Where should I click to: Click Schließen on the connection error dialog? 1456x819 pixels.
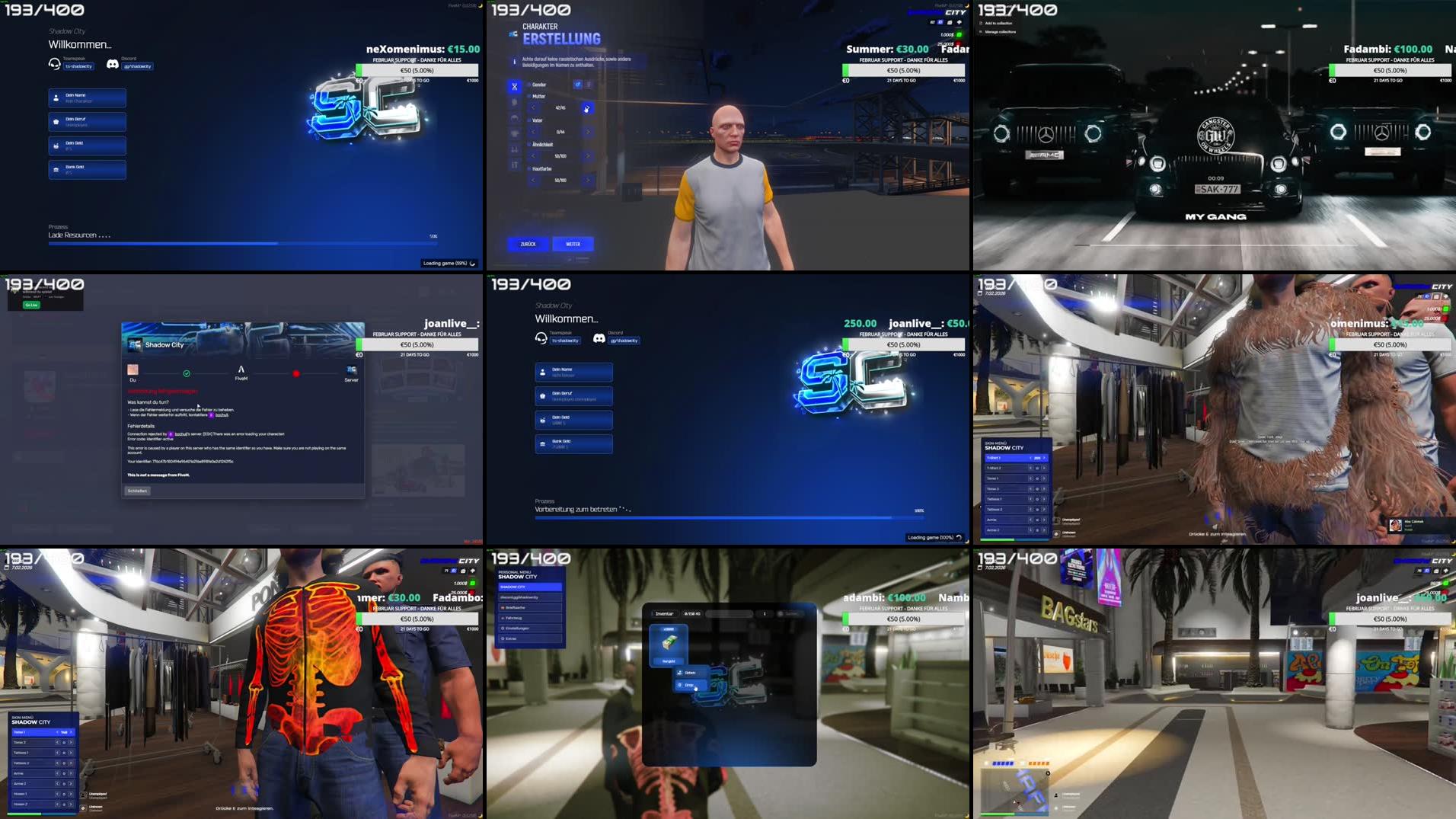(137, 491)
